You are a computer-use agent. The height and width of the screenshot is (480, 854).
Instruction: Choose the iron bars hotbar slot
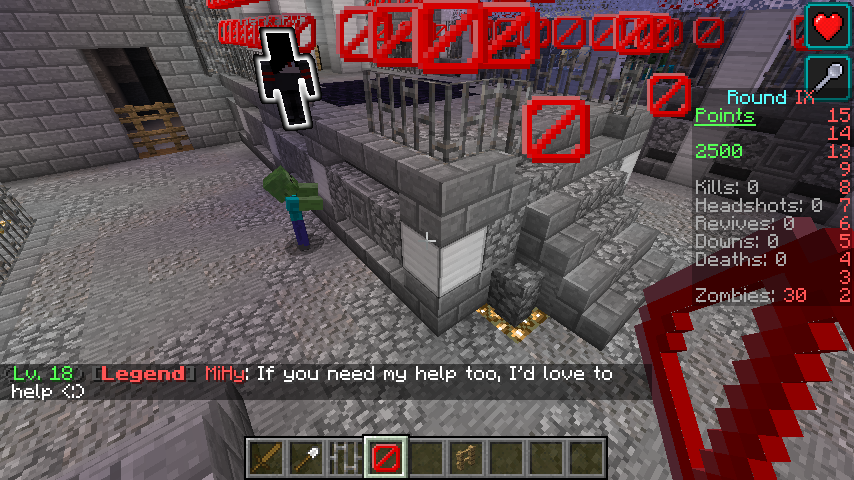[x=345, y=458]
